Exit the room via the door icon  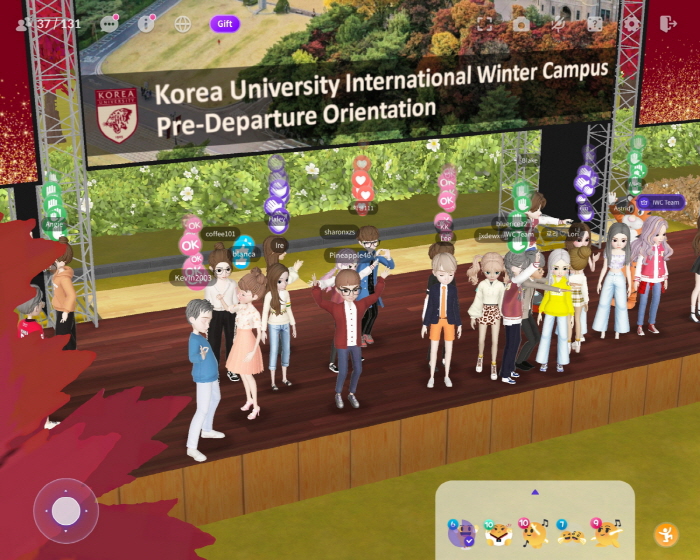click(668, 24)
